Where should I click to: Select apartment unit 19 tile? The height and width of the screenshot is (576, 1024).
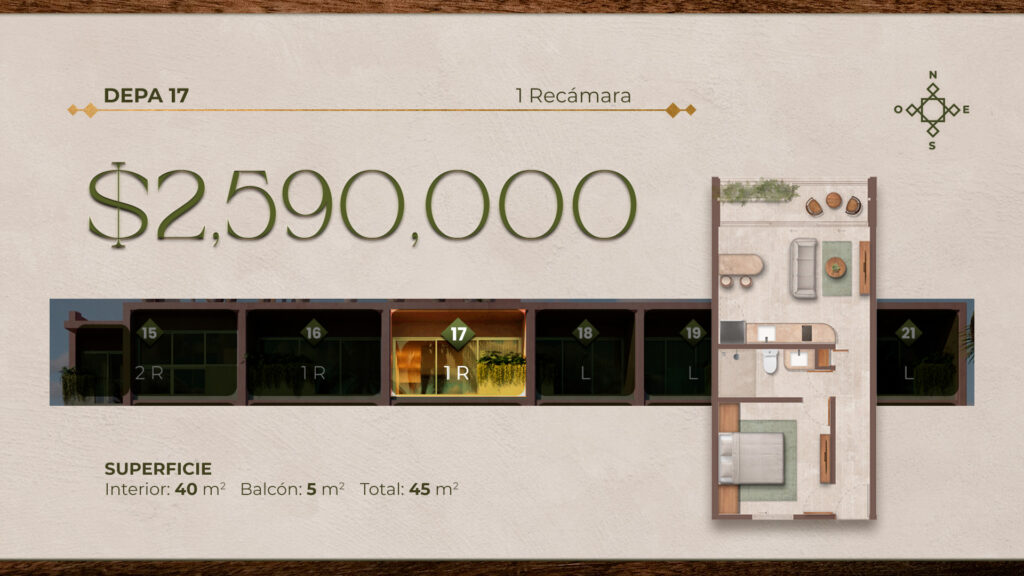click(678, 354)
